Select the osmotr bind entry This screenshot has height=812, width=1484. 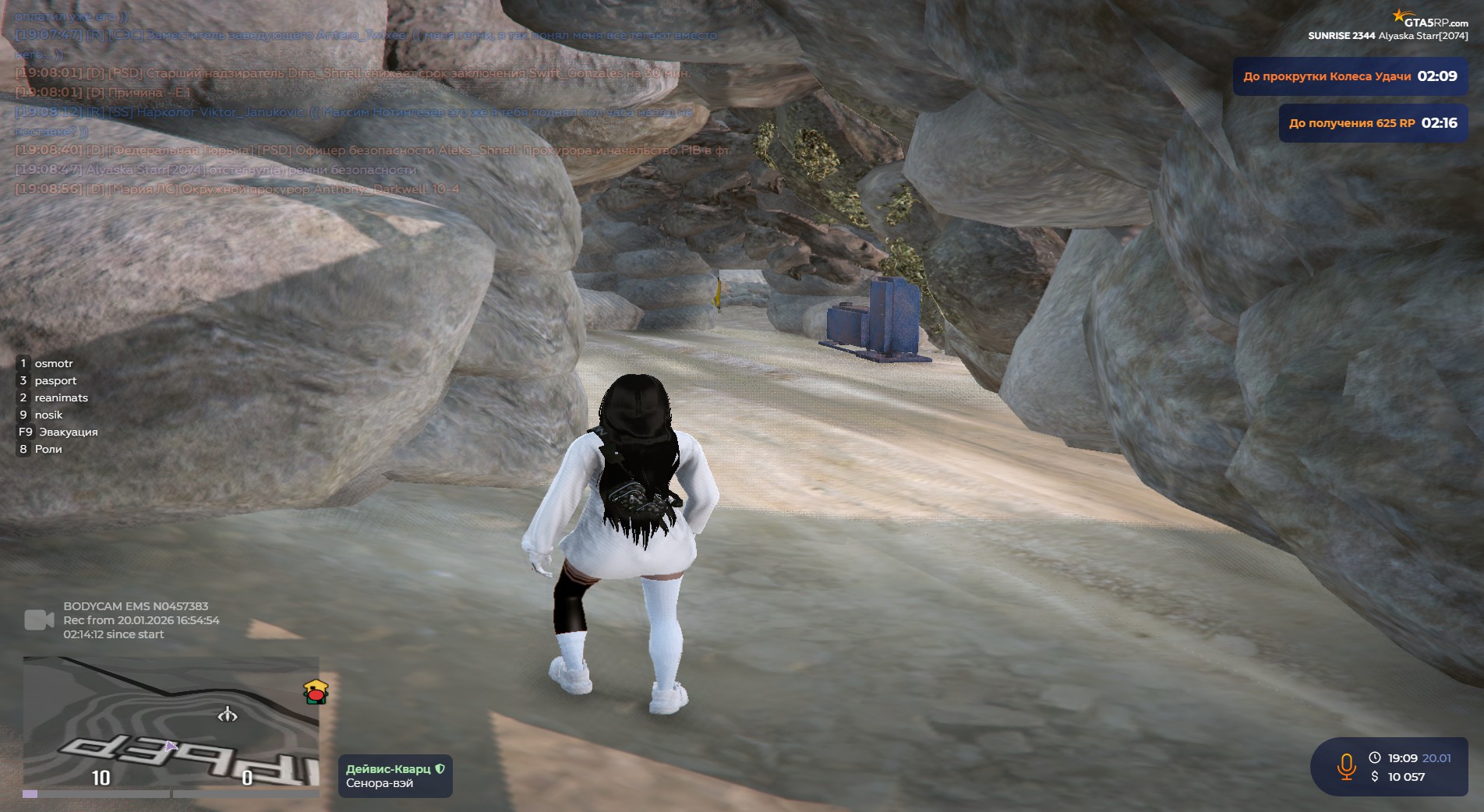pos(53,363)
